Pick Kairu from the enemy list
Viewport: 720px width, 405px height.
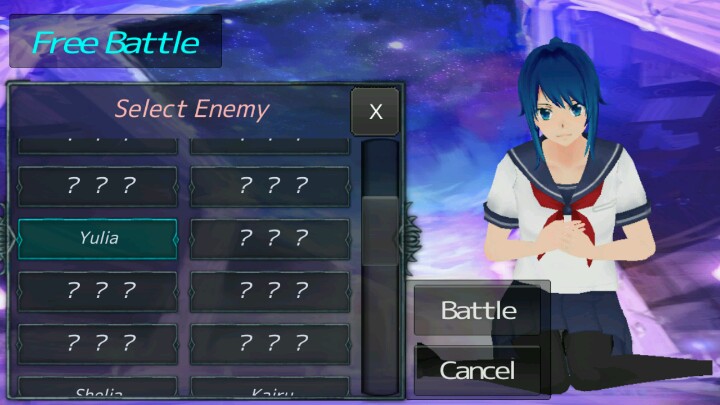coord(270,390)
